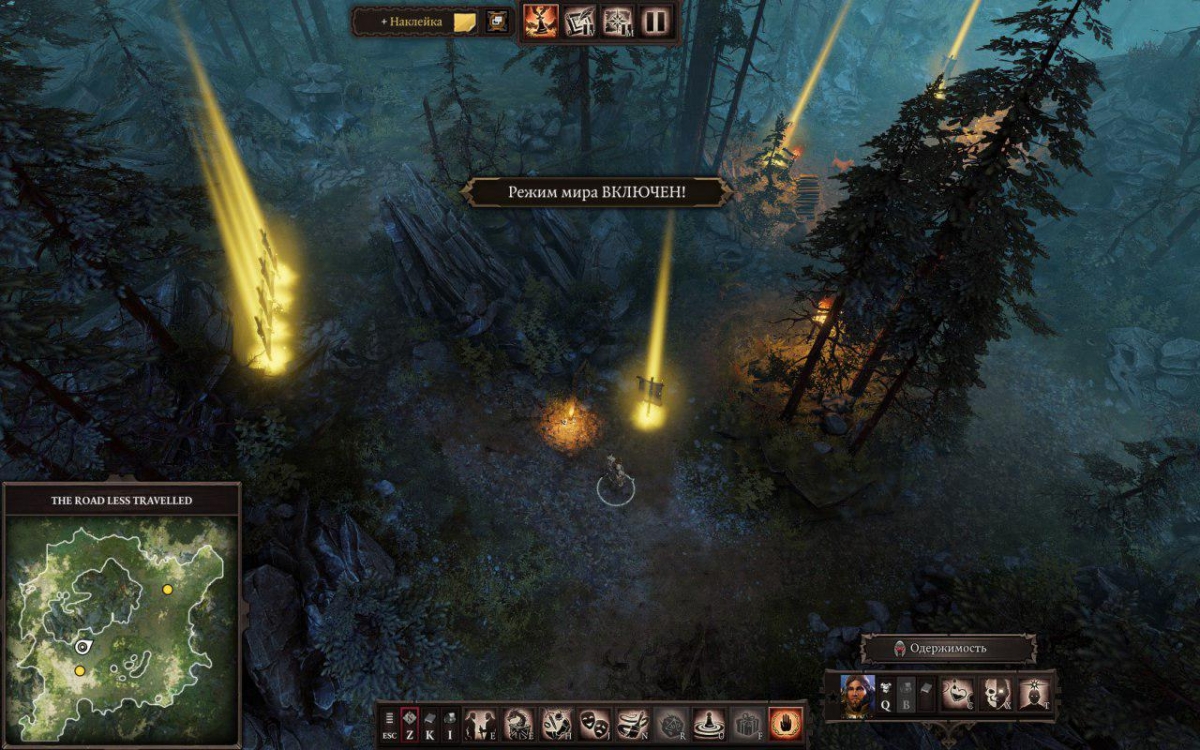This screenshot has height=750, width=1200.
Task: Activate the dragon icon in the bottom bar
Action: [x=518, y=722]
